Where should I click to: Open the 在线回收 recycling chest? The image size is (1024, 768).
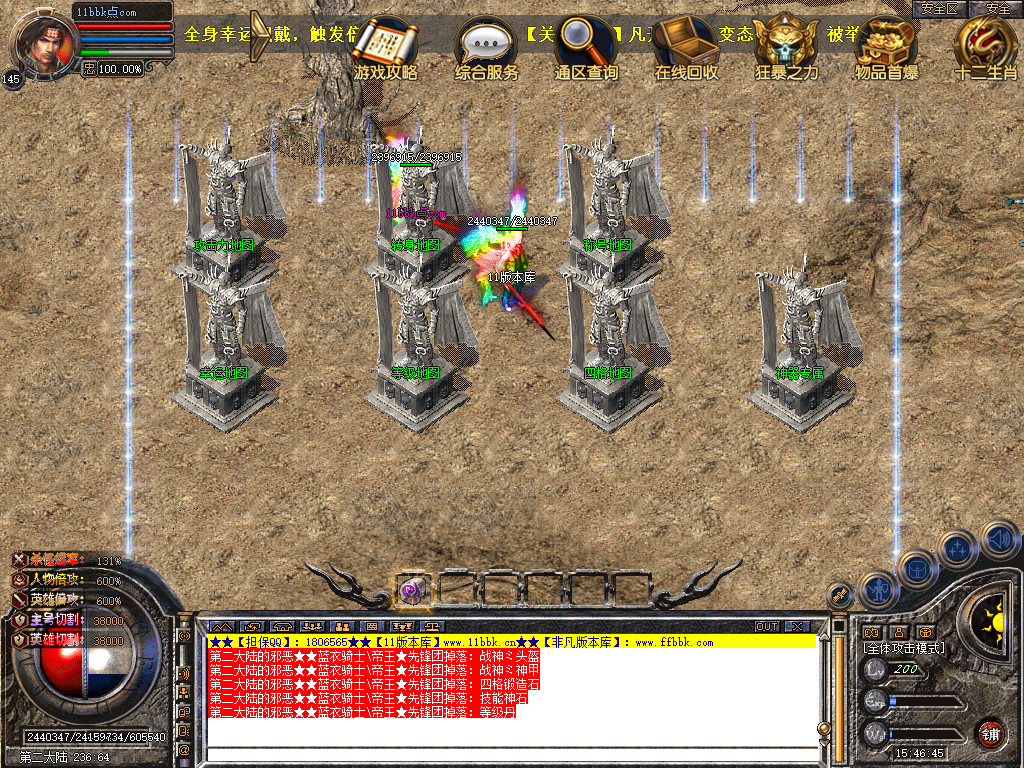point(686,45)
